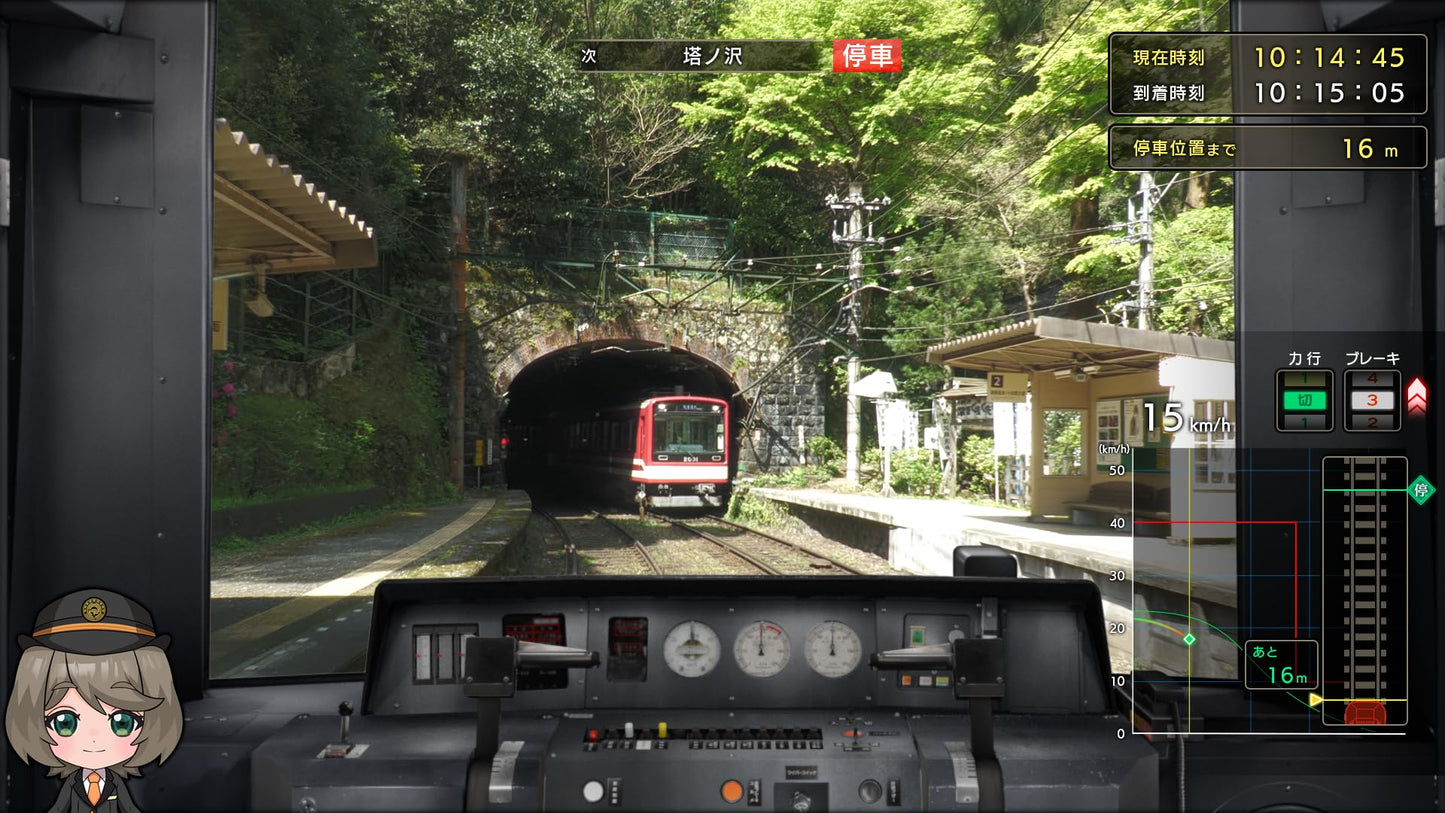Flip the yellow toggle switch on dashboard

(x=662, y=729)
